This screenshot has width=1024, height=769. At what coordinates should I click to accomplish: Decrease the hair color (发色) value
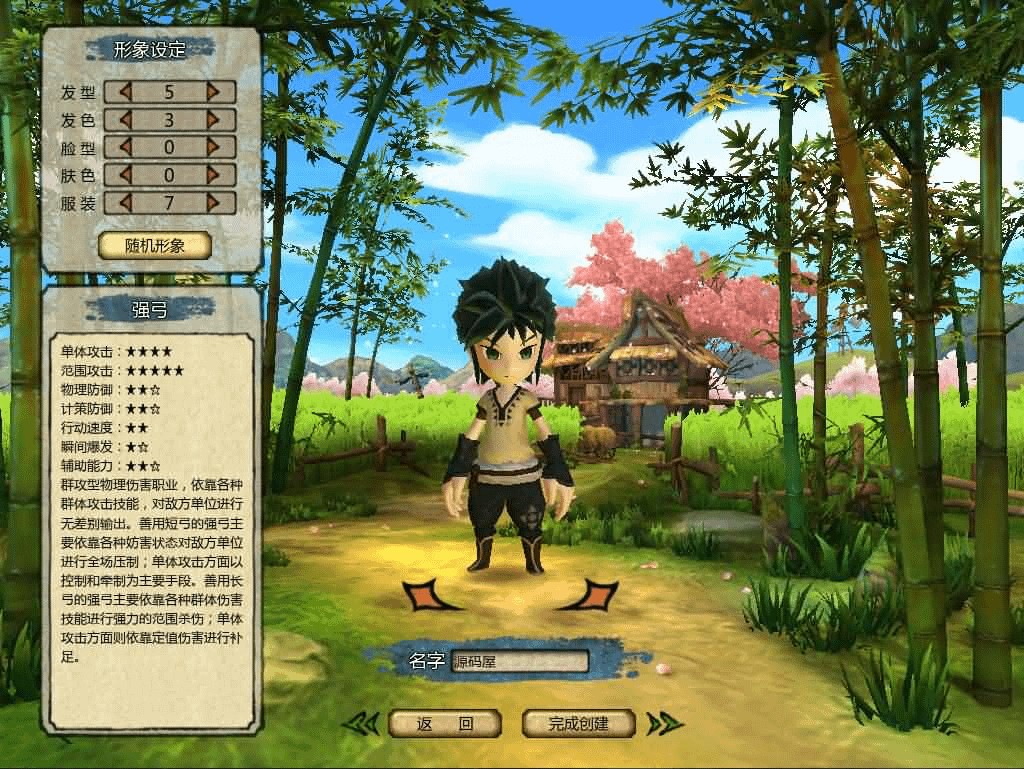pos(126,121)
